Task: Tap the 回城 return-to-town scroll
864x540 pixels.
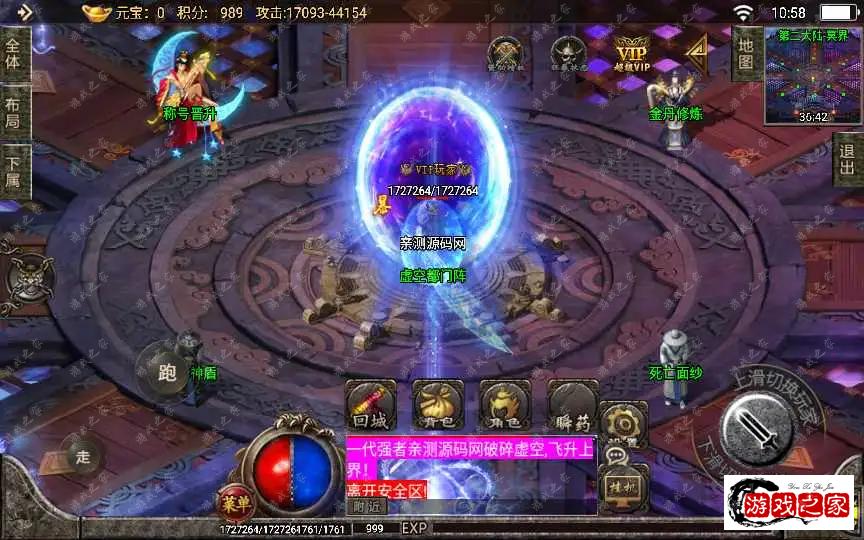Action: pos(370,405)
